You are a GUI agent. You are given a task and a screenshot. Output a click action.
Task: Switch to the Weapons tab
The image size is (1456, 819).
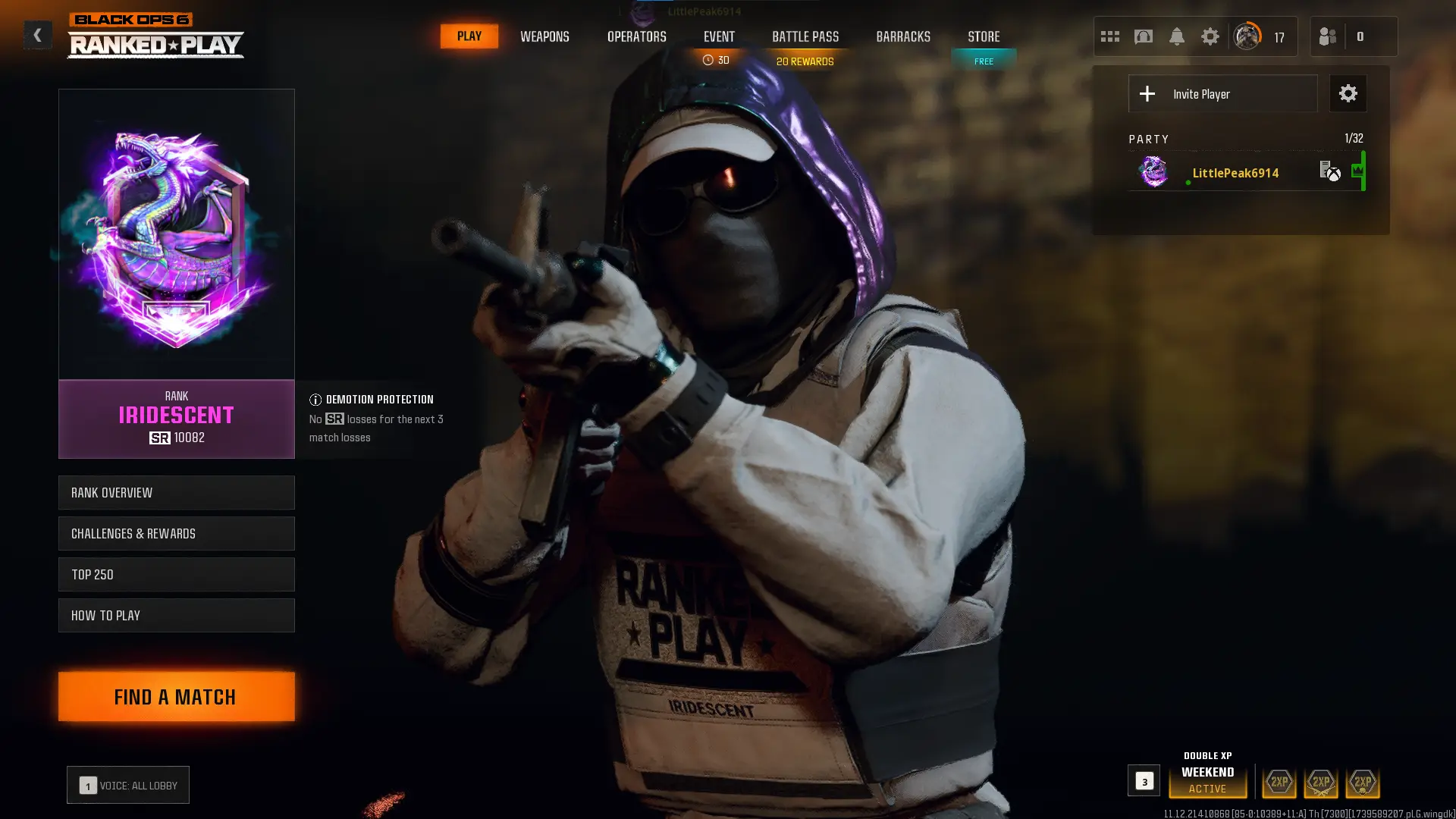click(x=544, y=36)
